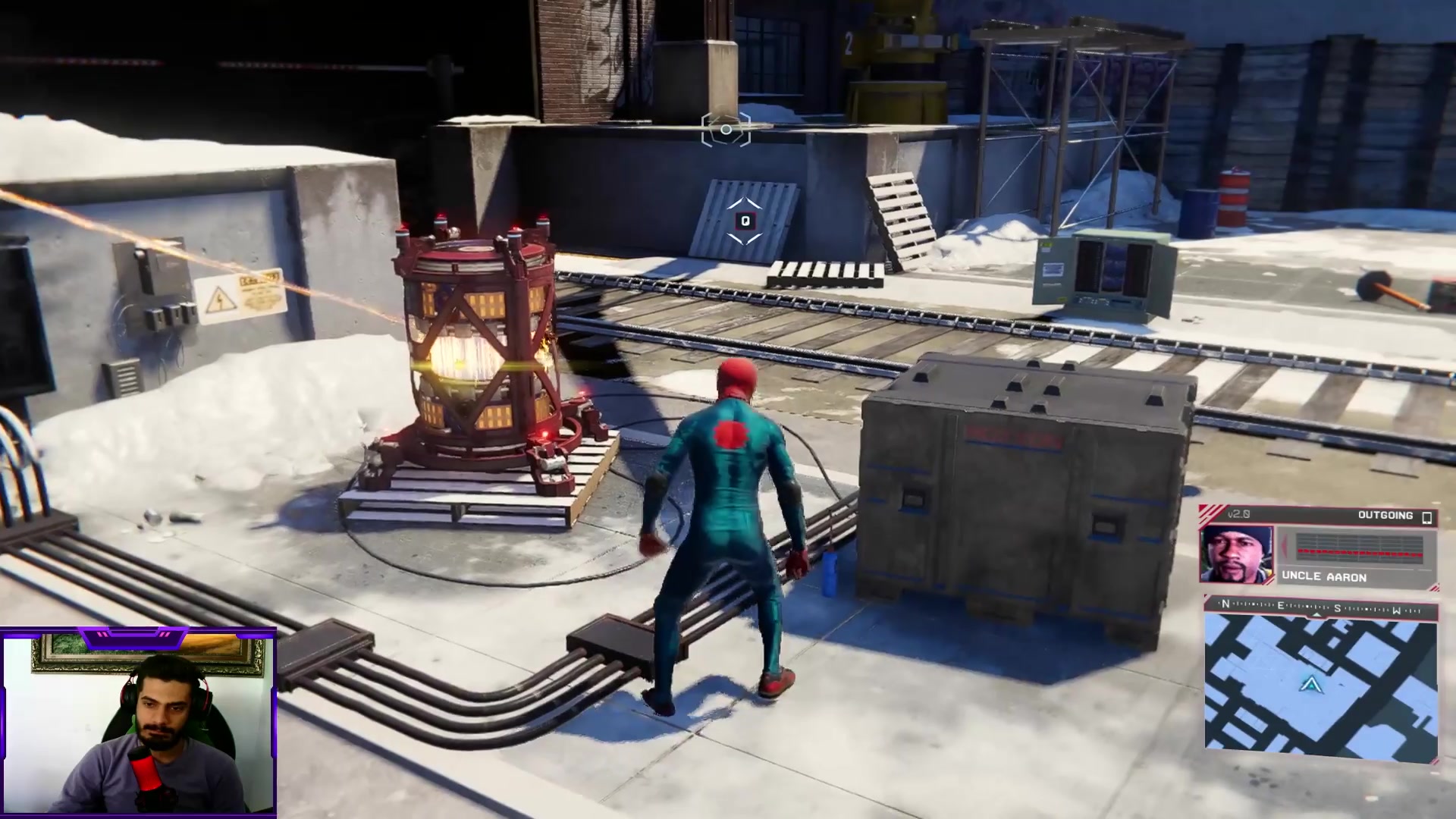Click the outgoing call phone icon
Image resolution: width=1456 pixels, height=819 pixels.
click(x=1426, y=516)
